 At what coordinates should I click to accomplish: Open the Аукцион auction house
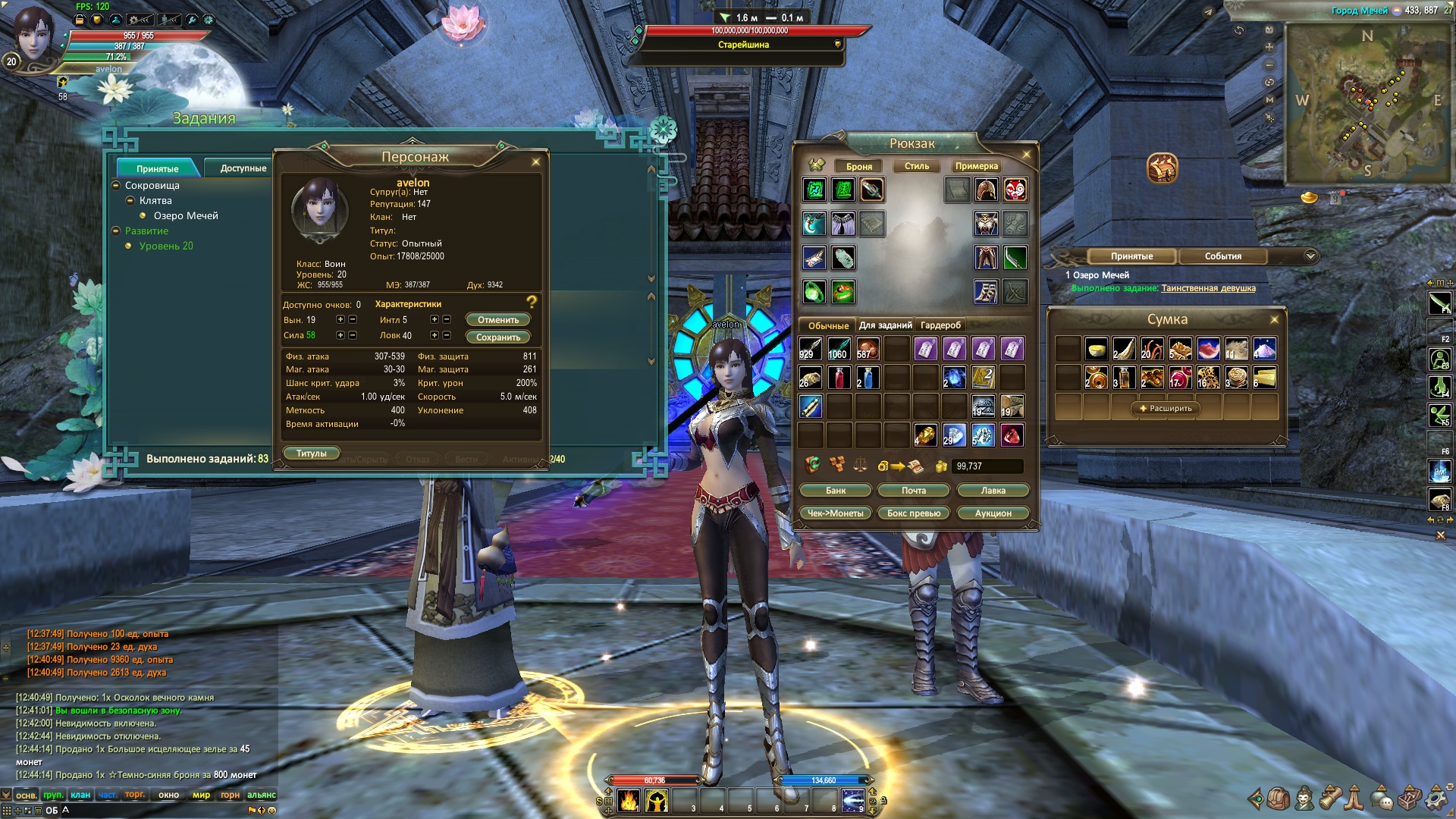click(993, 513)
